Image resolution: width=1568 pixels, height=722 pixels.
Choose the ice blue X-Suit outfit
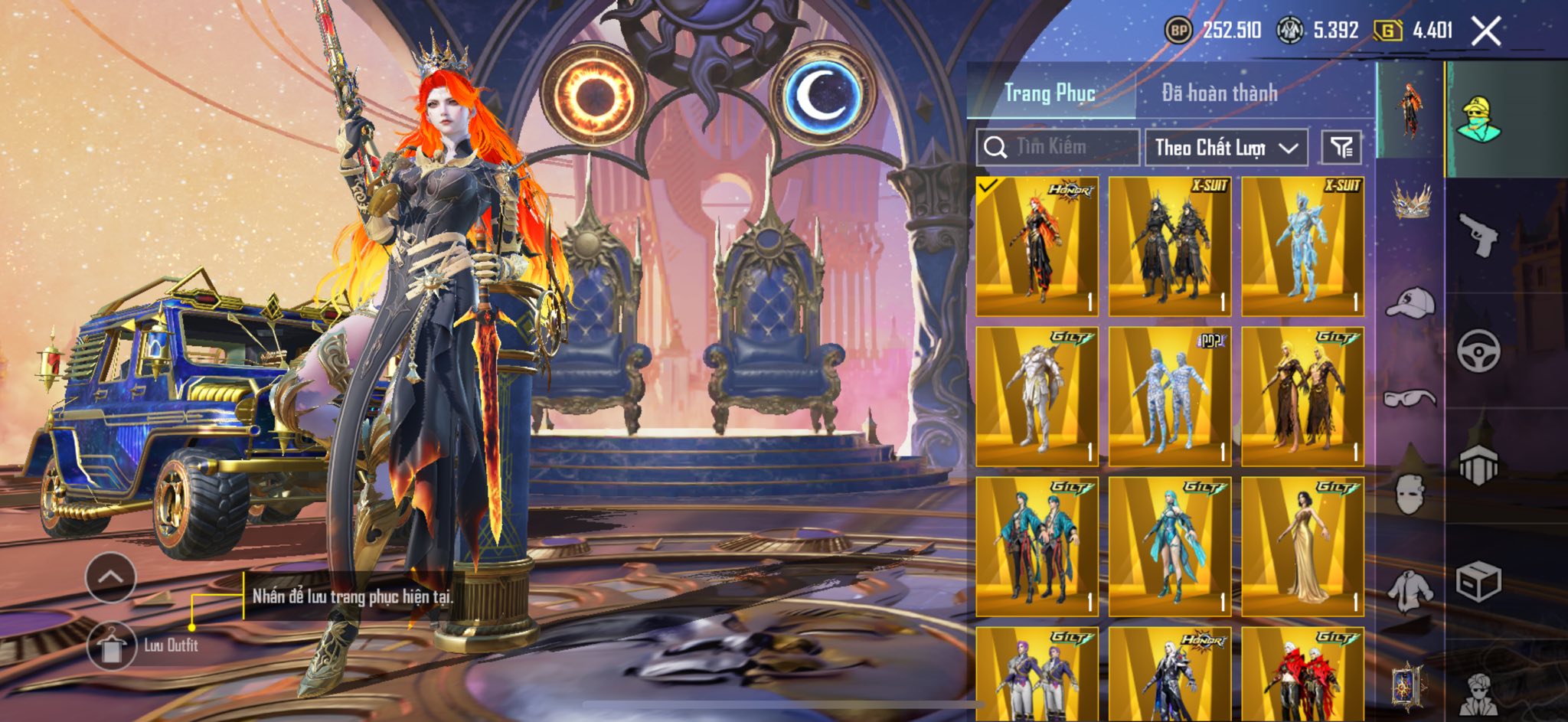coord(1302,246)
